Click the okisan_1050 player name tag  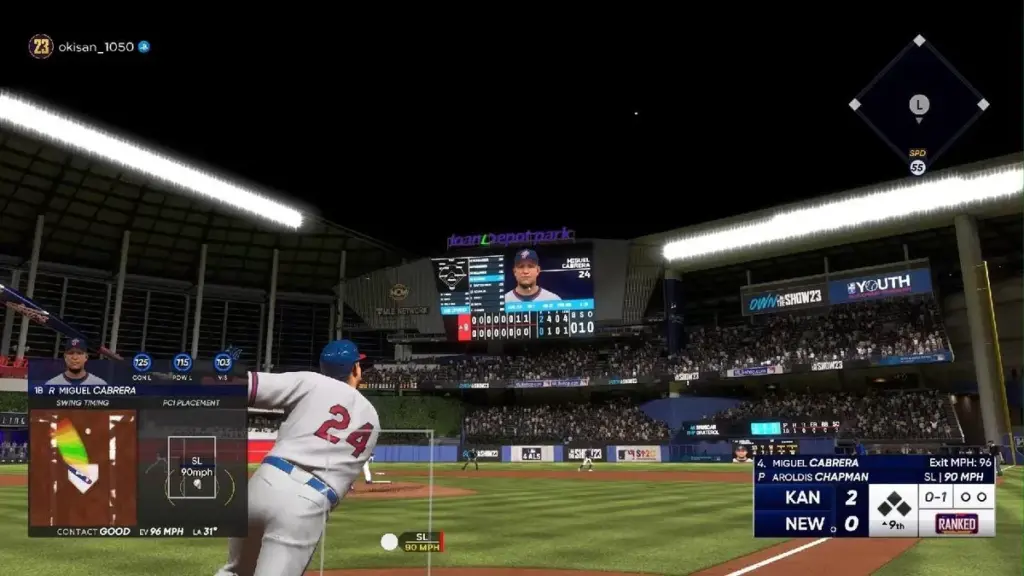click(x=96, y=47)
